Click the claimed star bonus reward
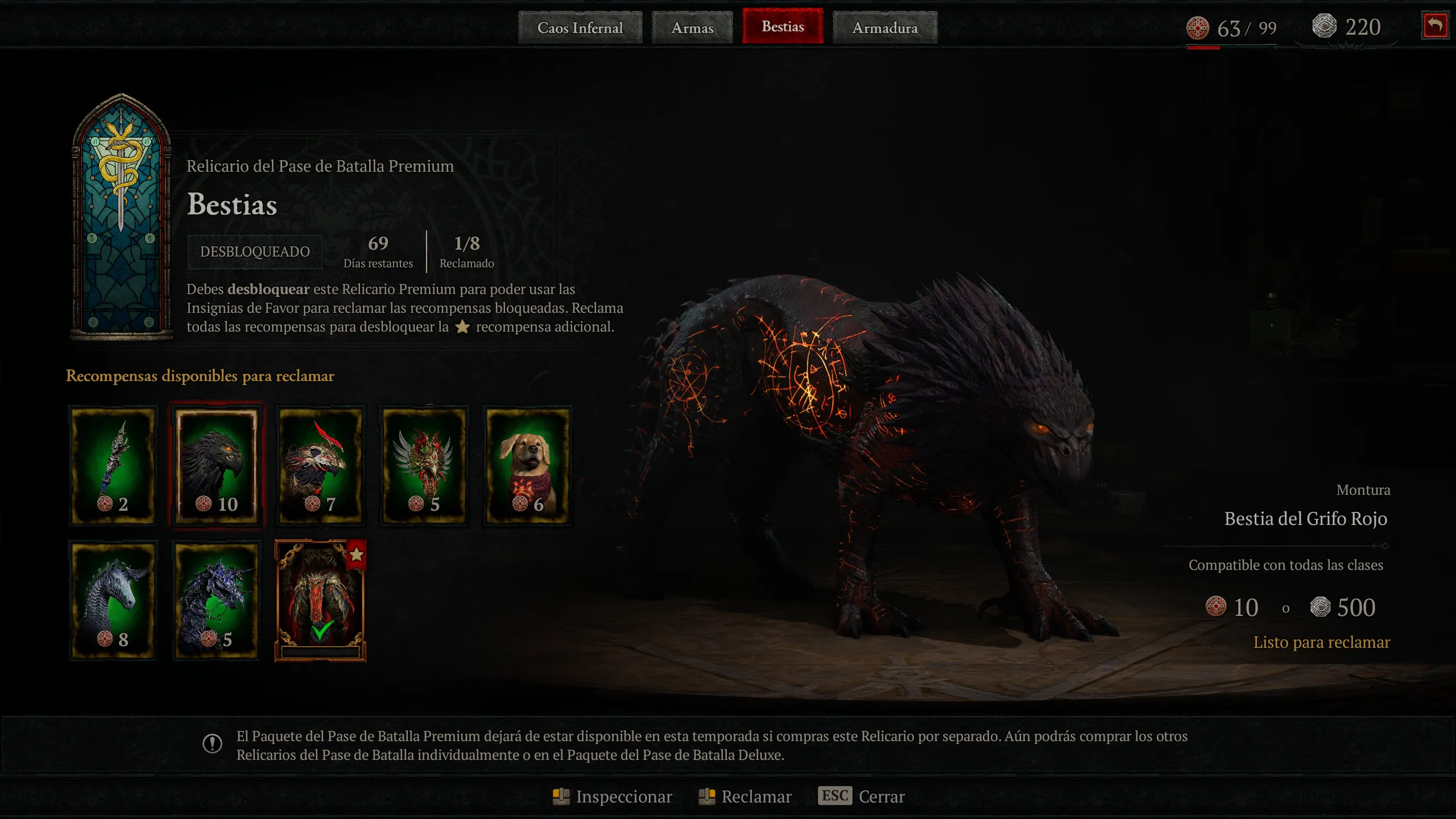Image resolution: width=1456 pixels, height=819 pixels. click(x=320, y=601)
